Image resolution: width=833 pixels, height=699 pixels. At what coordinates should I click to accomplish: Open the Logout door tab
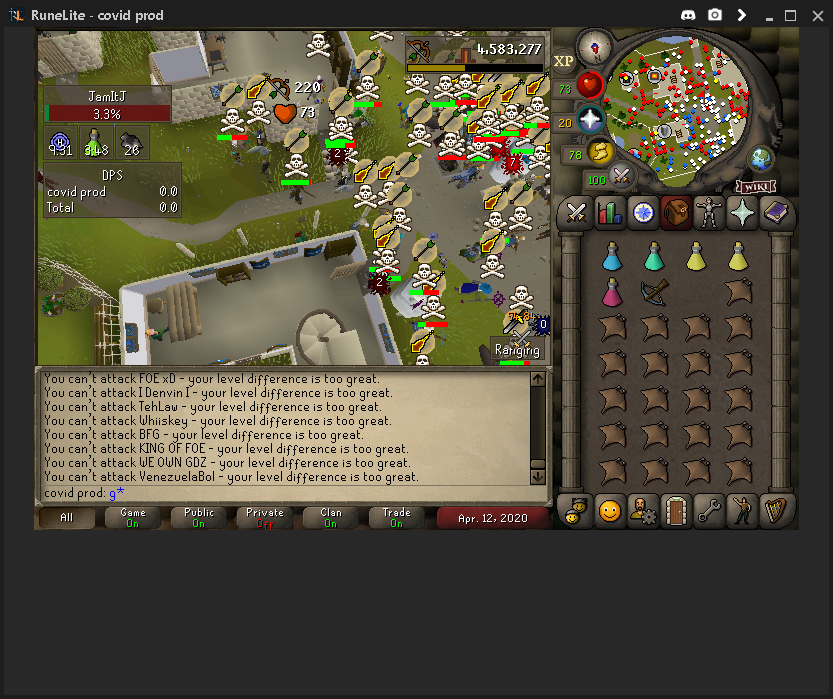[676, 511]
